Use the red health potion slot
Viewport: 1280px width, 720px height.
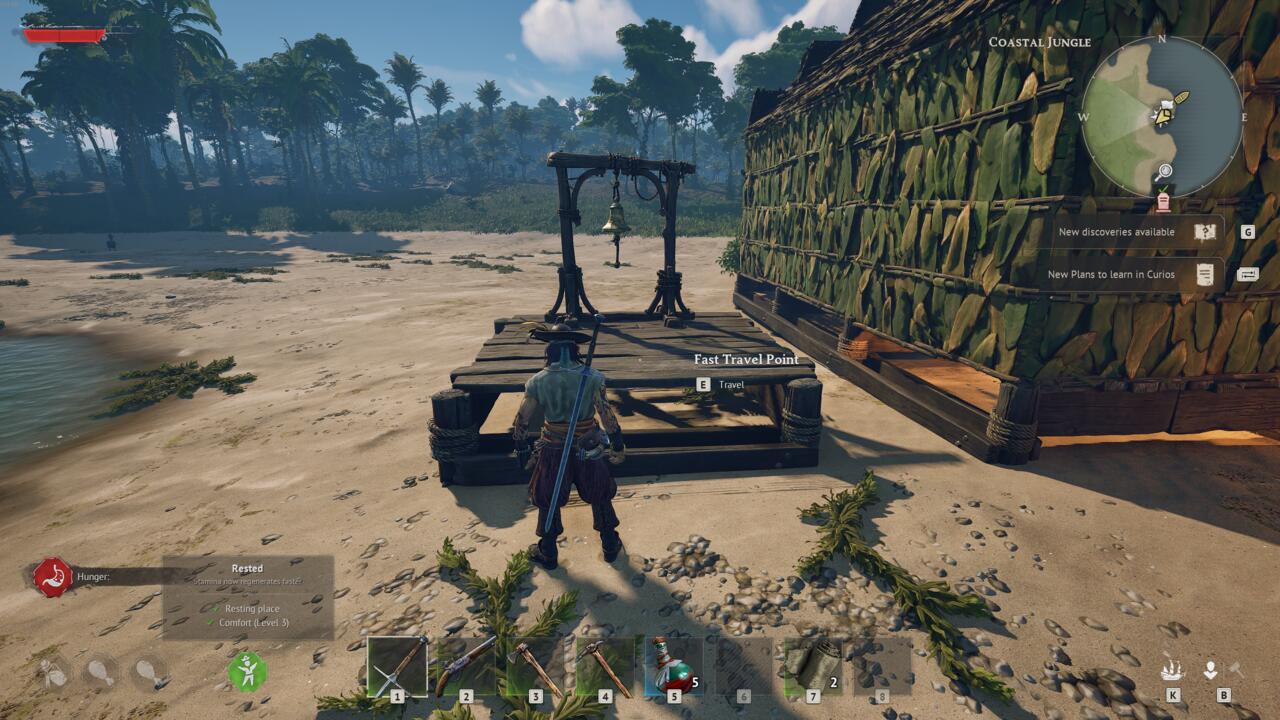click(x=673, y=667)
